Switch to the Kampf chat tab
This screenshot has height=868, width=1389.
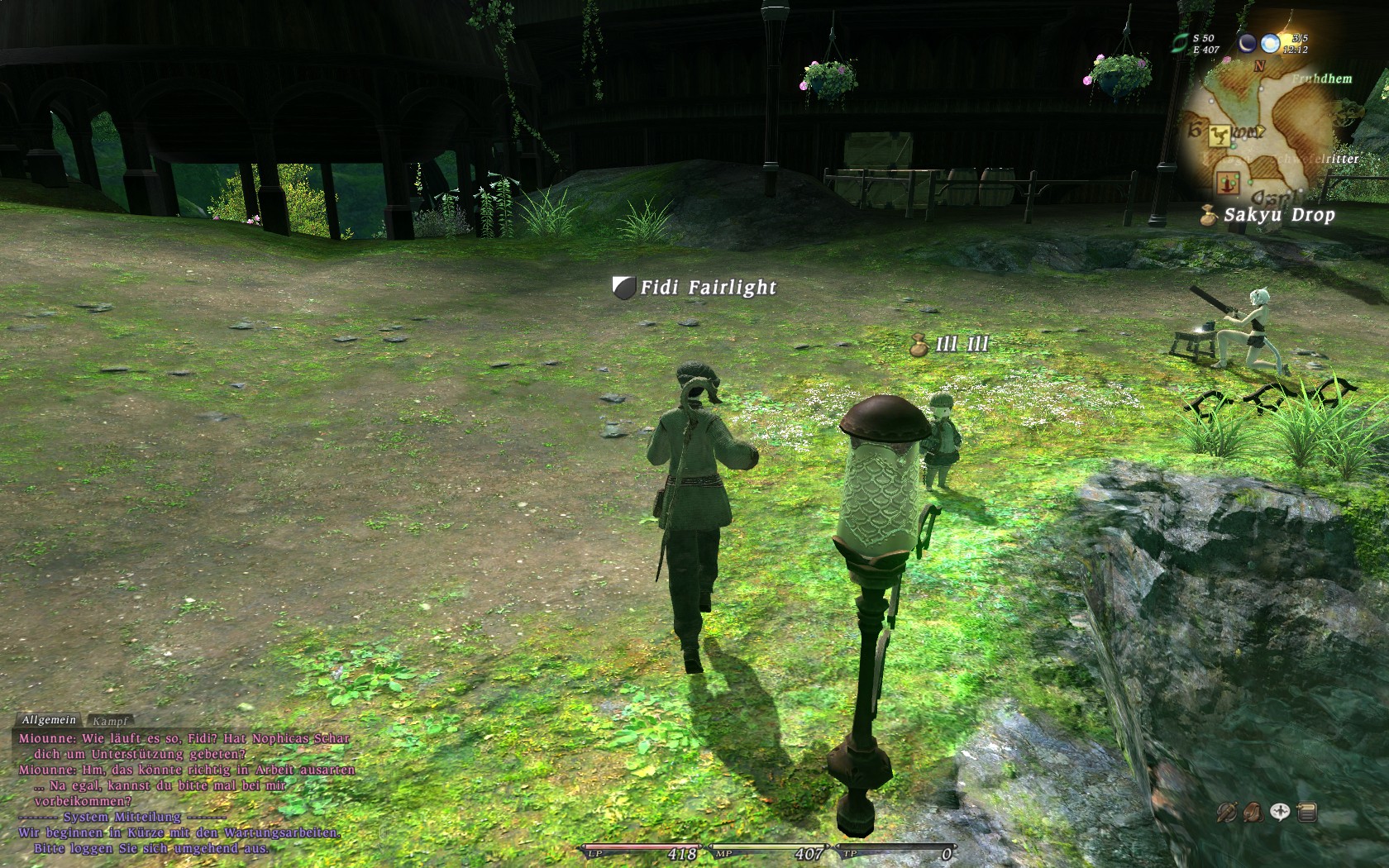pyautogui.click(x=110, y=722)
